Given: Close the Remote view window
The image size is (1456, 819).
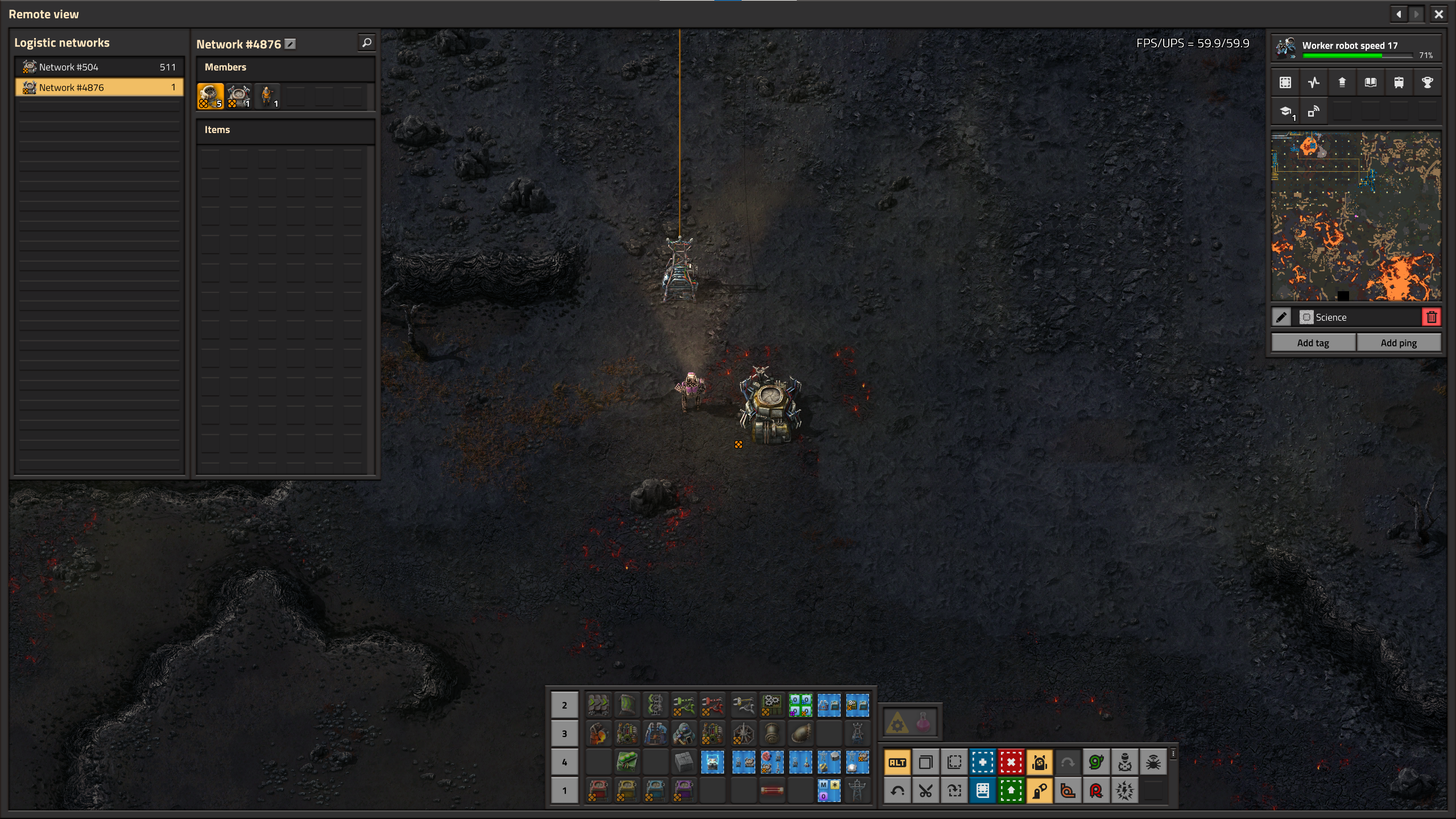Looking at the screenshot, I should pyautogui.click(x=1438, y=14).
